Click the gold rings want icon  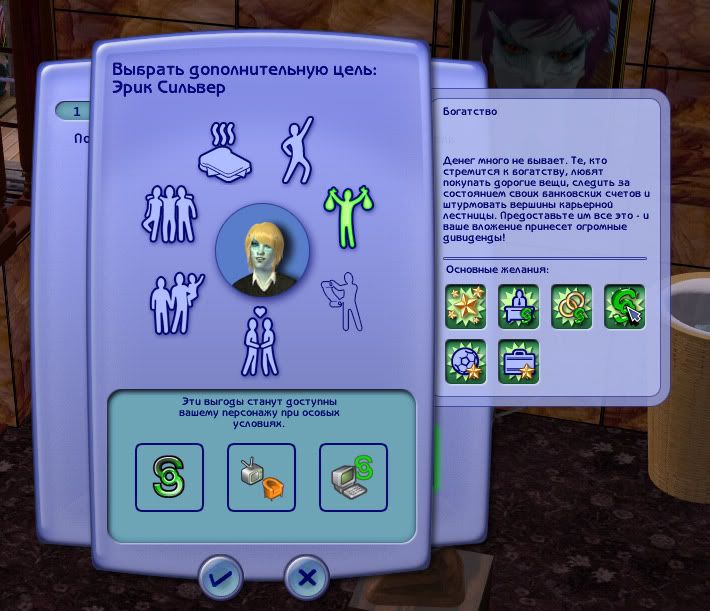pos(571,307)
